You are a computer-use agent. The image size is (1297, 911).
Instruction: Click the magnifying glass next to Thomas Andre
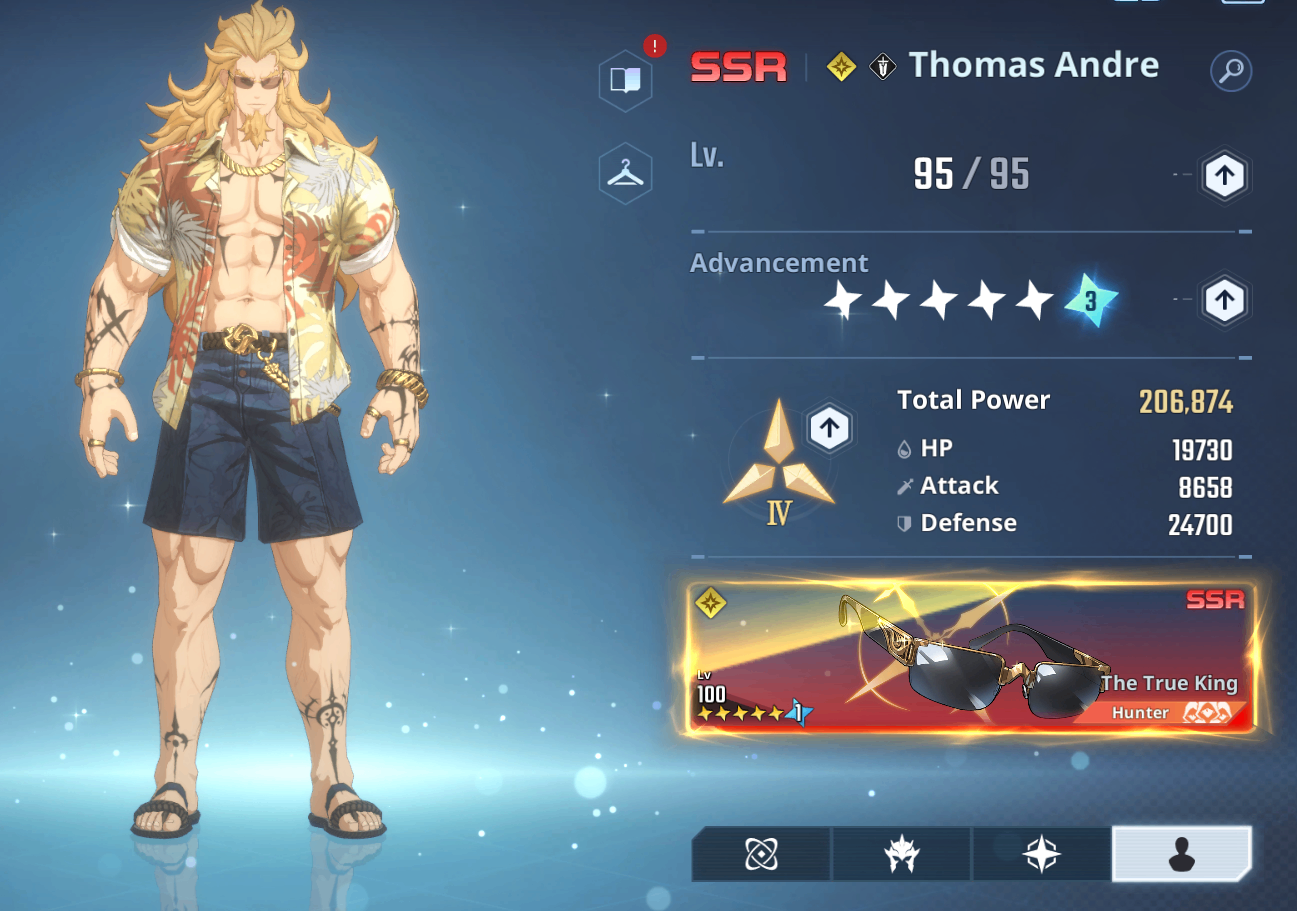[x=1230, y=71]
